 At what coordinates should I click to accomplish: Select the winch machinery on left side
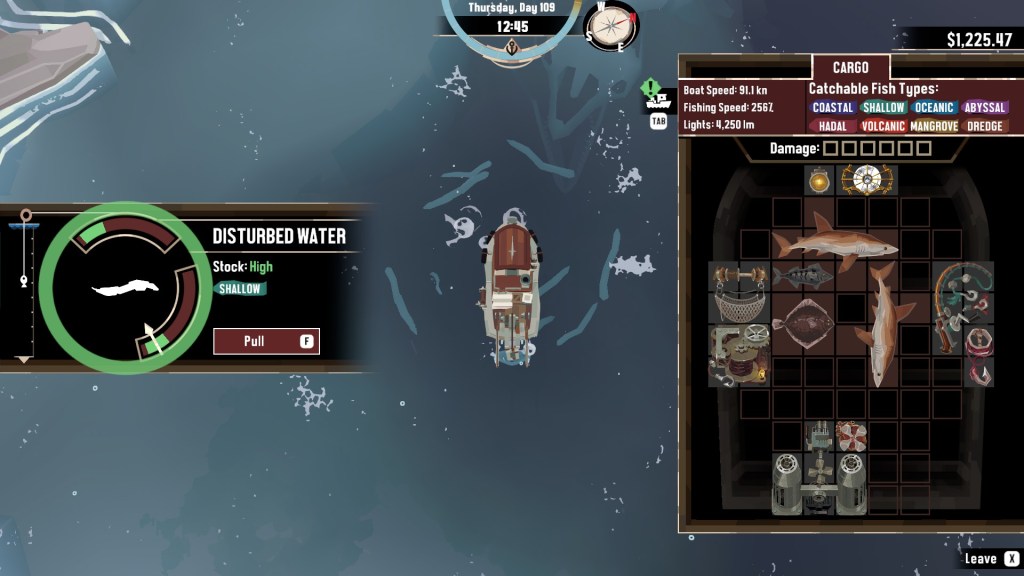pos(738,355)
